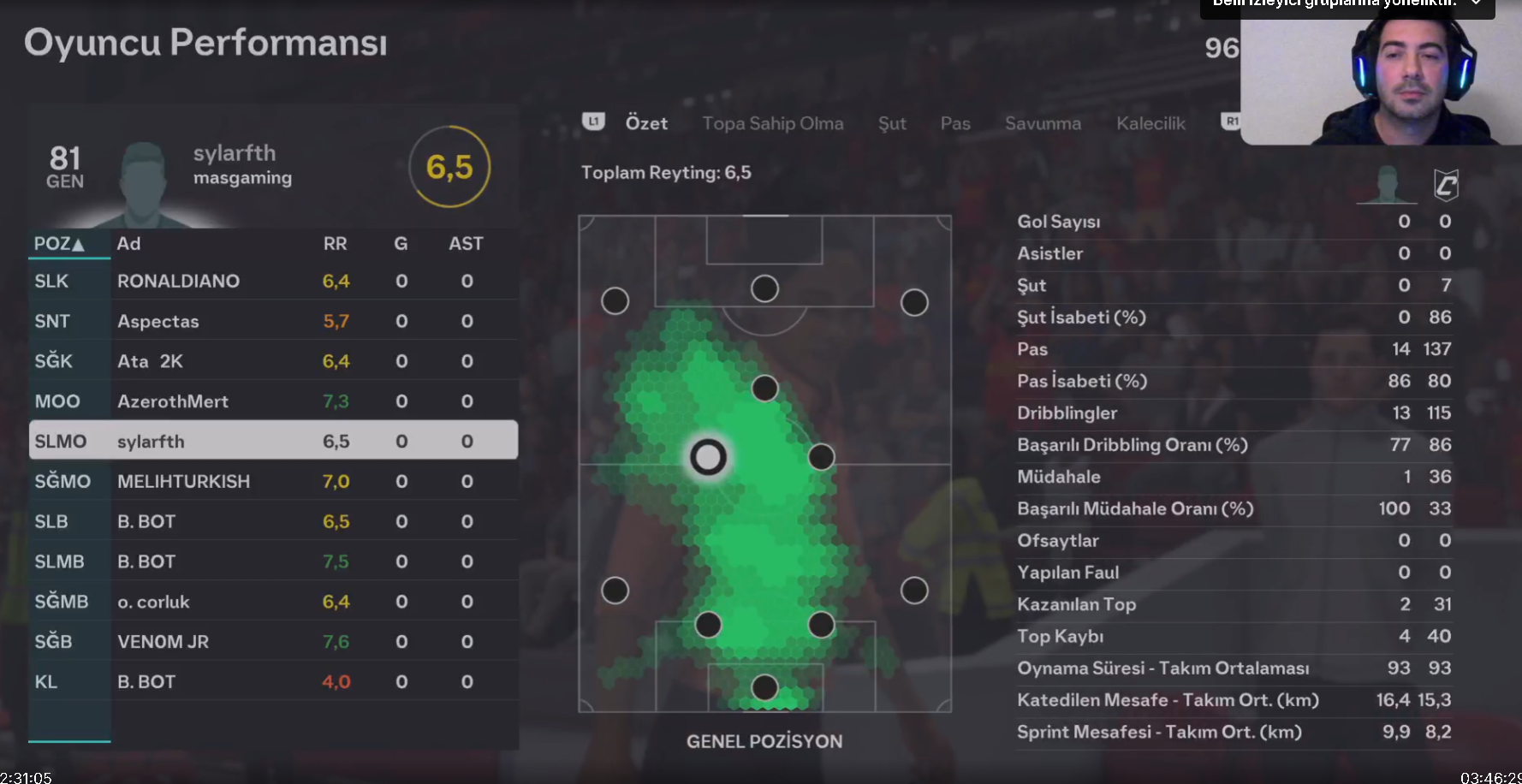Screen dimensions: 1522x784
Task: Select the KL goalkeeper B. BOT row
Action: tap(146, 682)
